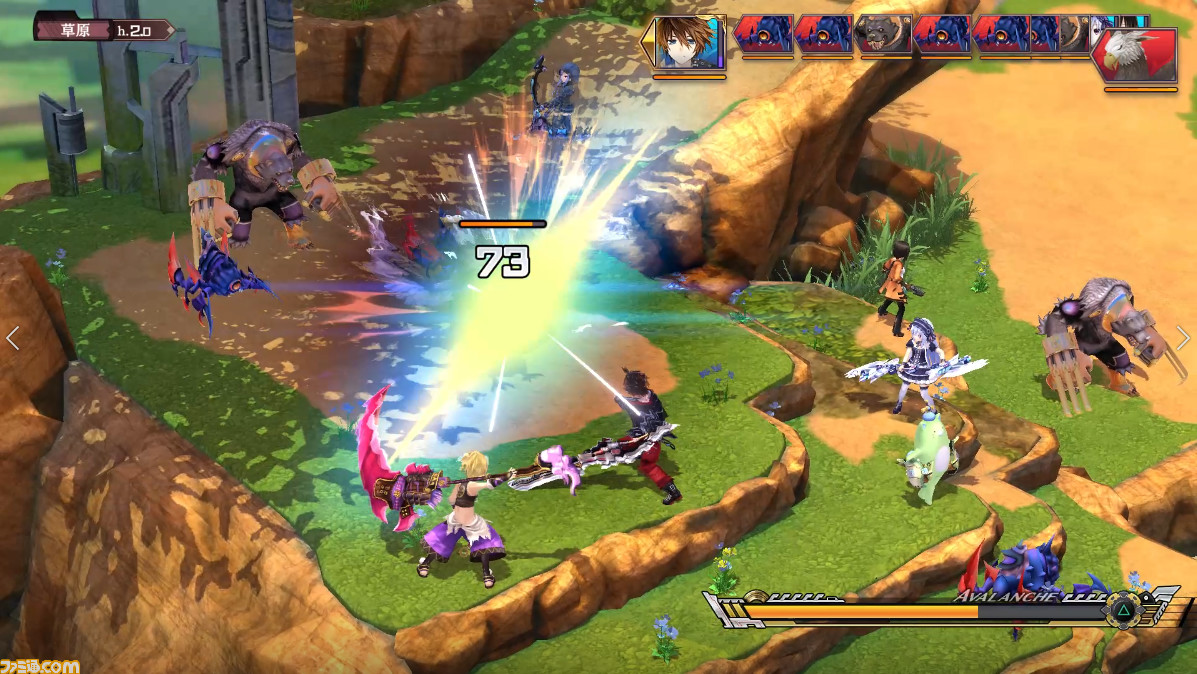Select the brown-haired hero turn portrait
The image size is (1197, 674).
(689, 42)
